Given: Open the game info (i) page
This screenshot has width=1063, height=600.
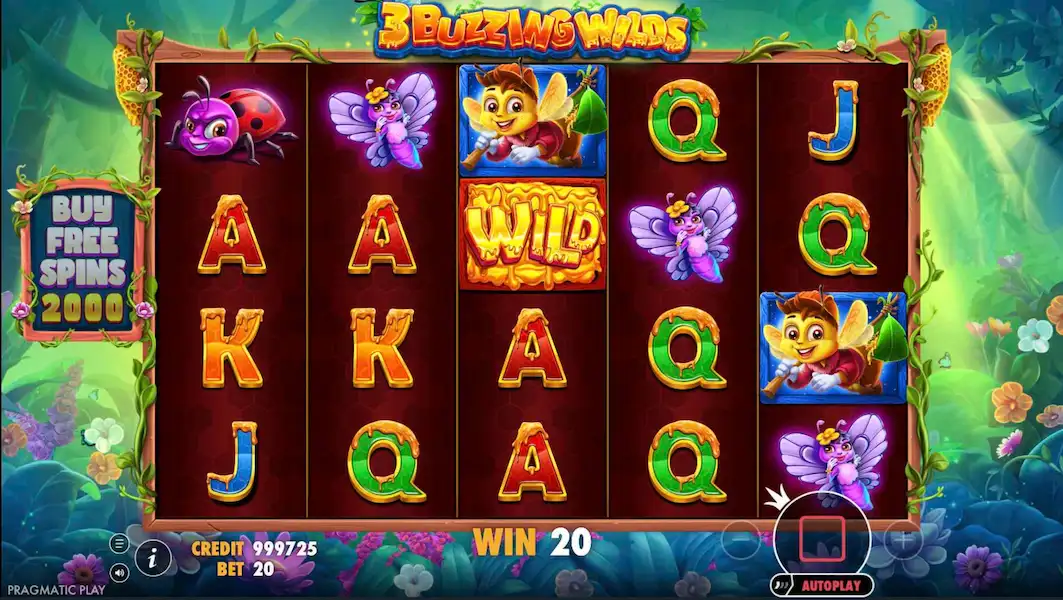Looking at the screenshot, I should 152,559.
